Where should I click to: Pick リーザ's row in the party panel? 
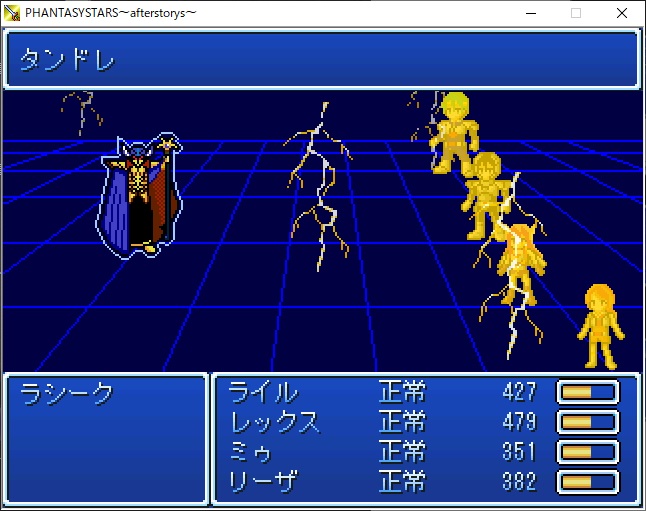(263, 482)
